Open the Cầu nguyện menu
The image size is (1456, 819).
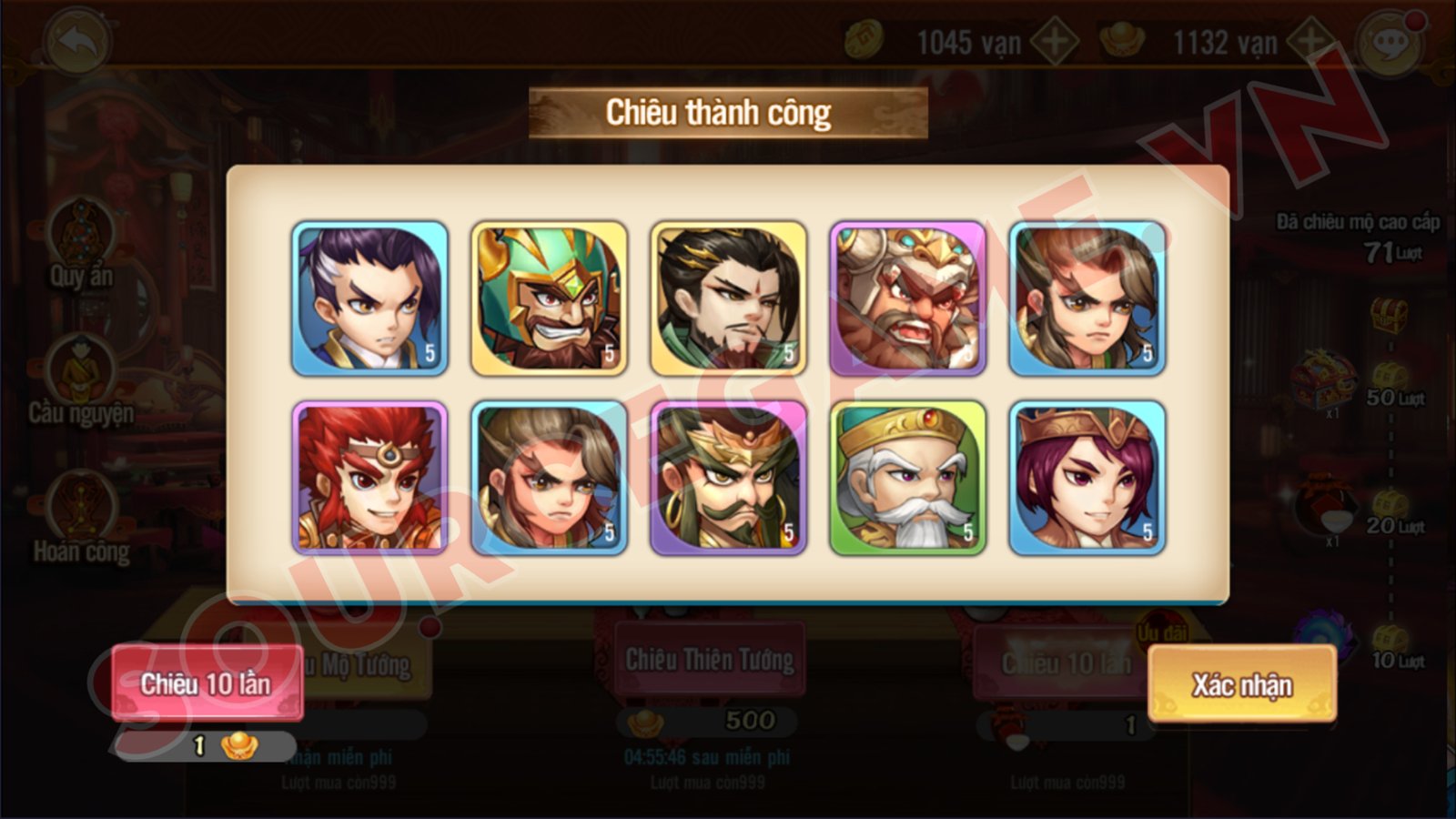(82, 382)
